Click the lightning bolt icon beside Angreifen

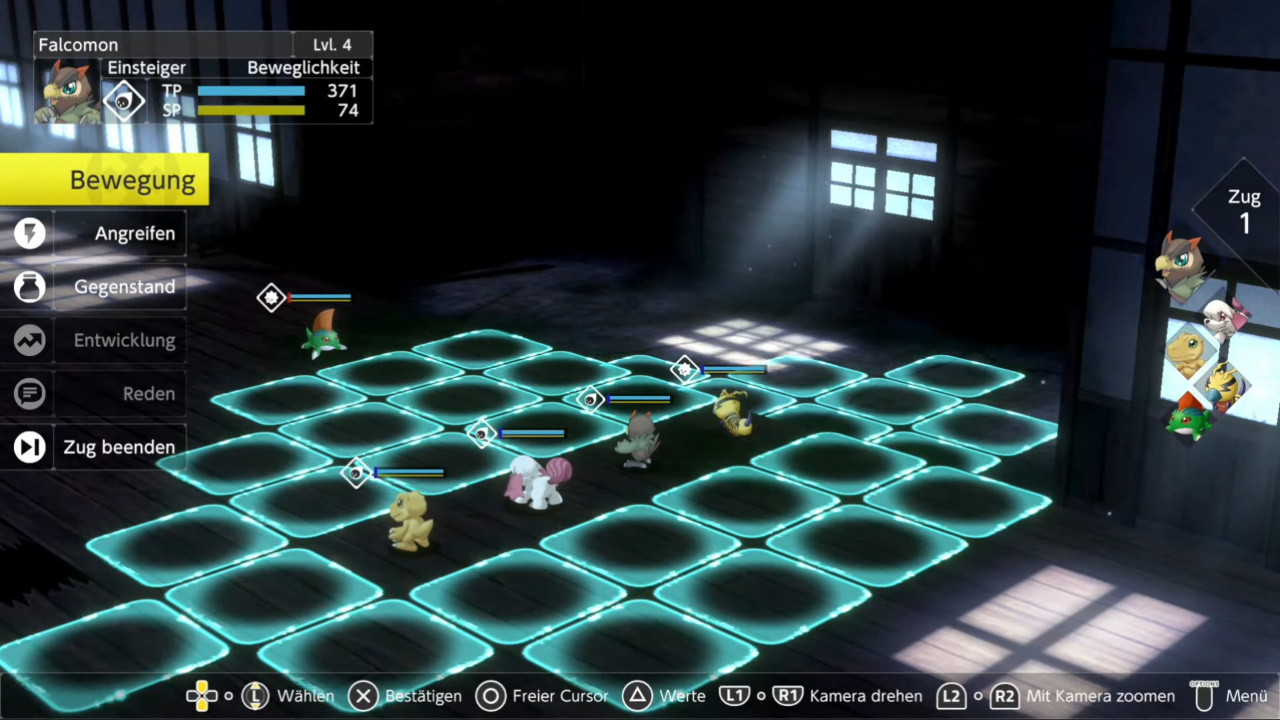coord(30,234)
